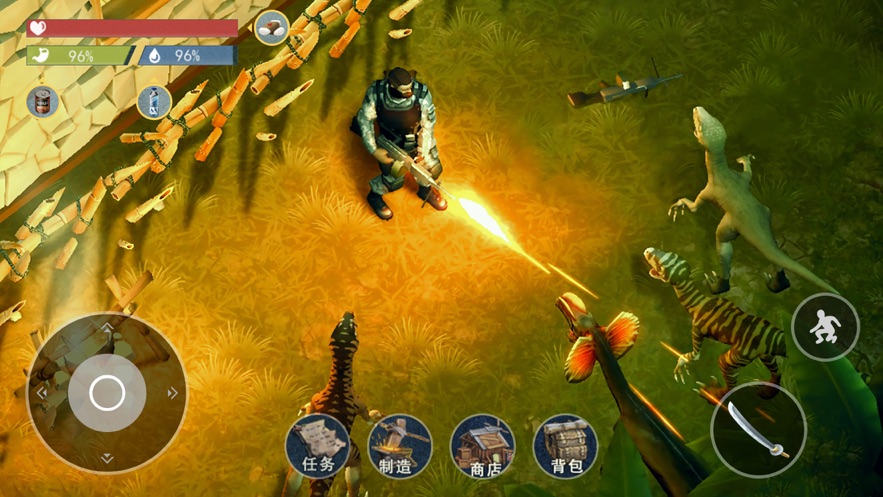883x497 pixels.
Task: Tap the coconut icon beside health bar
Action: [x=271, y=28]
